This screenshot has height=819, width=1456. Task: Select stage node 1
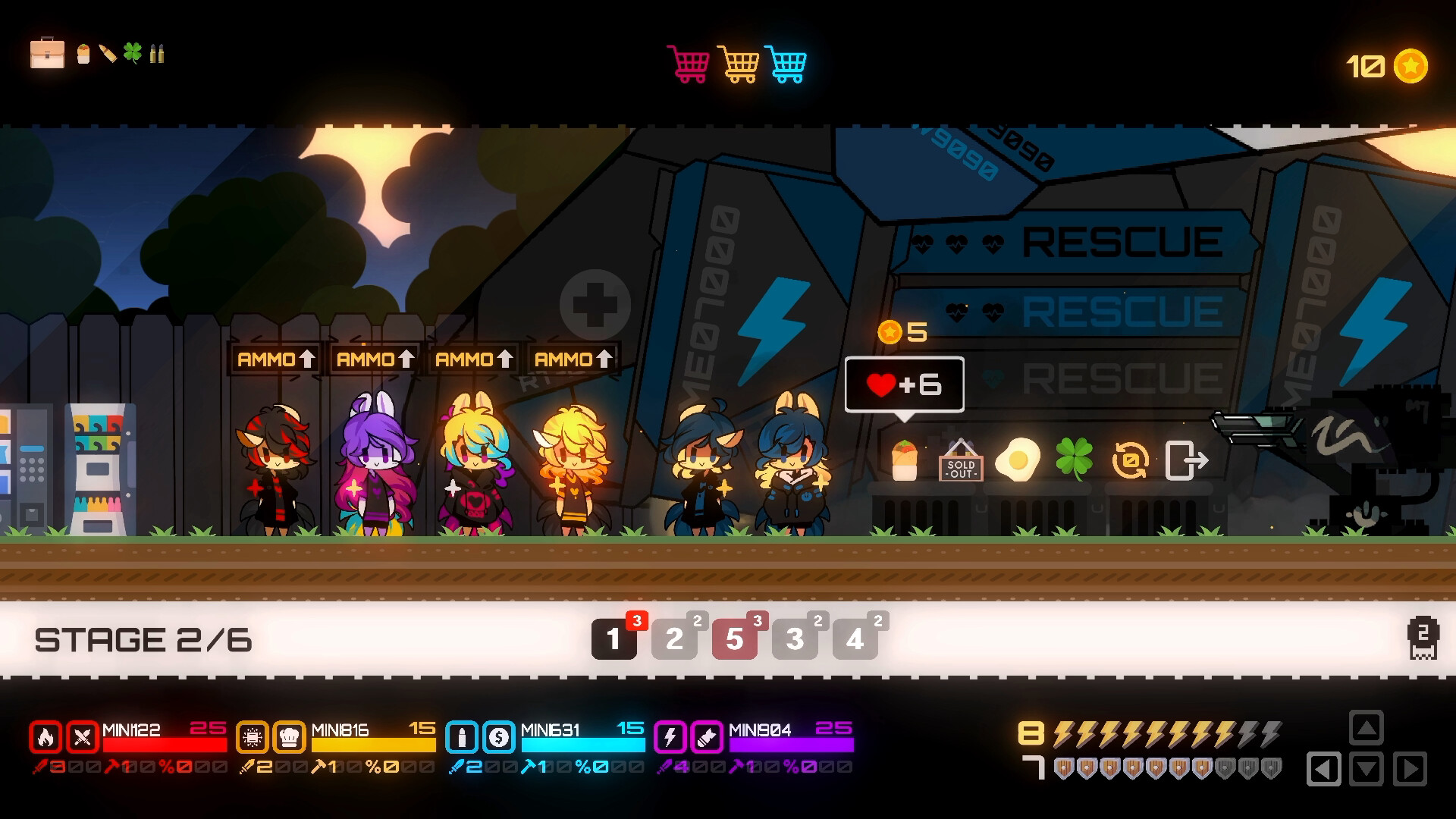[x=614, y=639]
